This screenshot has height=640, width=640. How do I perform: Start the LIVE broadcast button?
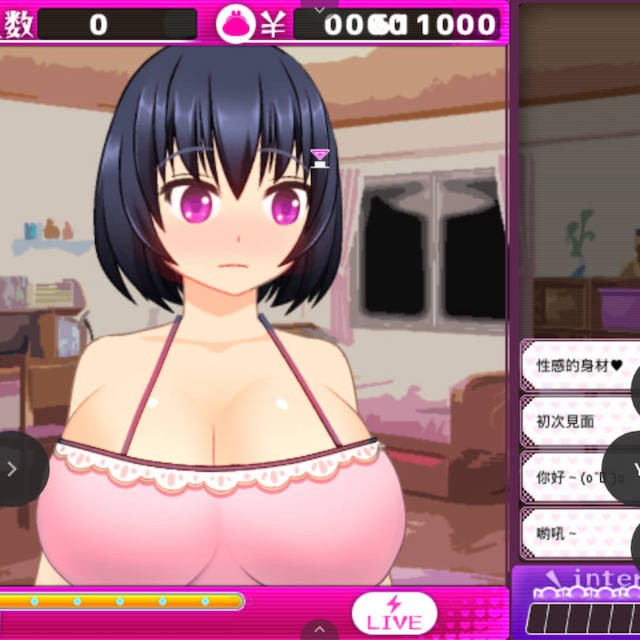coord(394,613)
